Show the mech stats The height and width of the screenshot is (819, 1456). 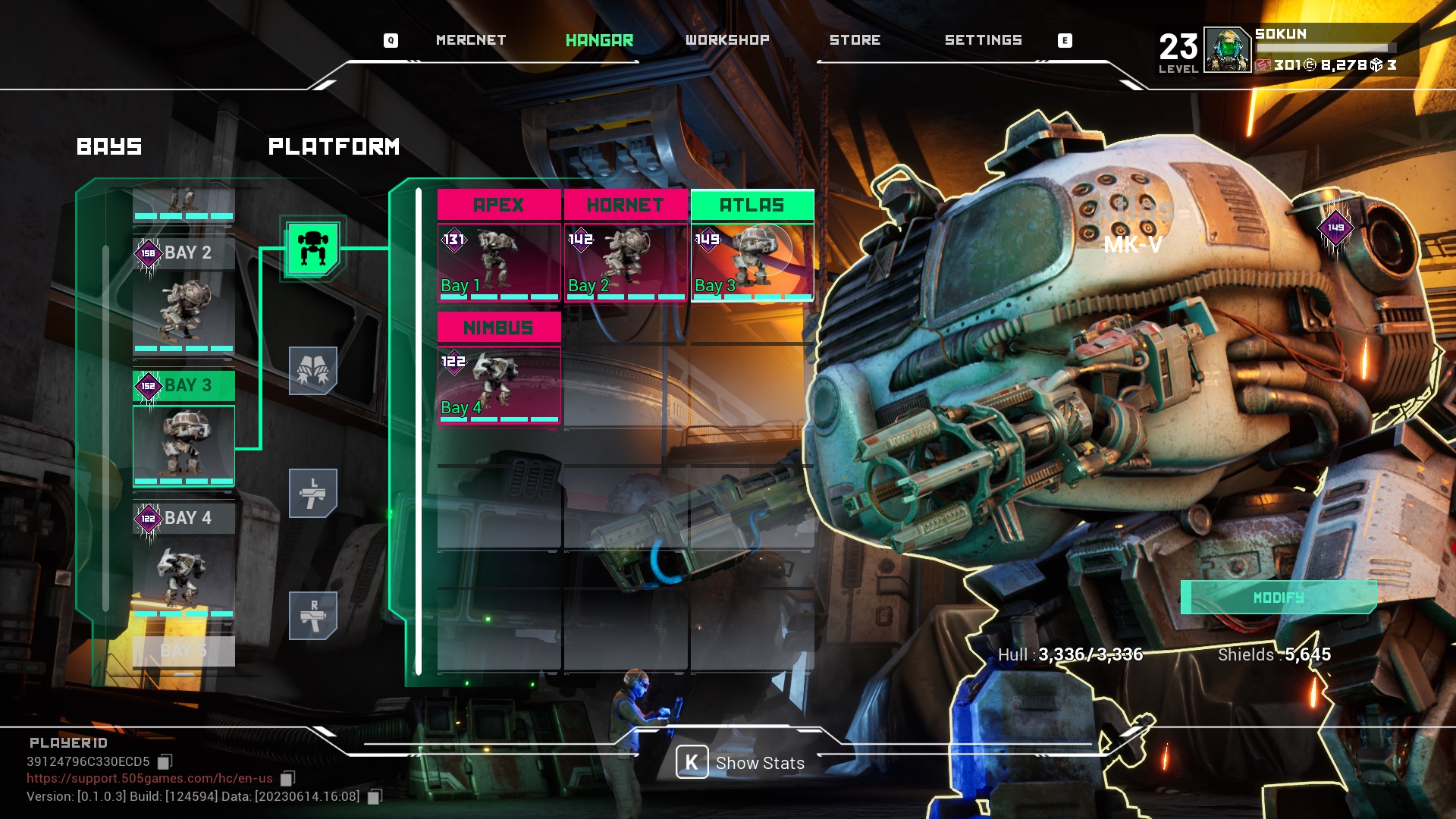click(x=741, y=763)
